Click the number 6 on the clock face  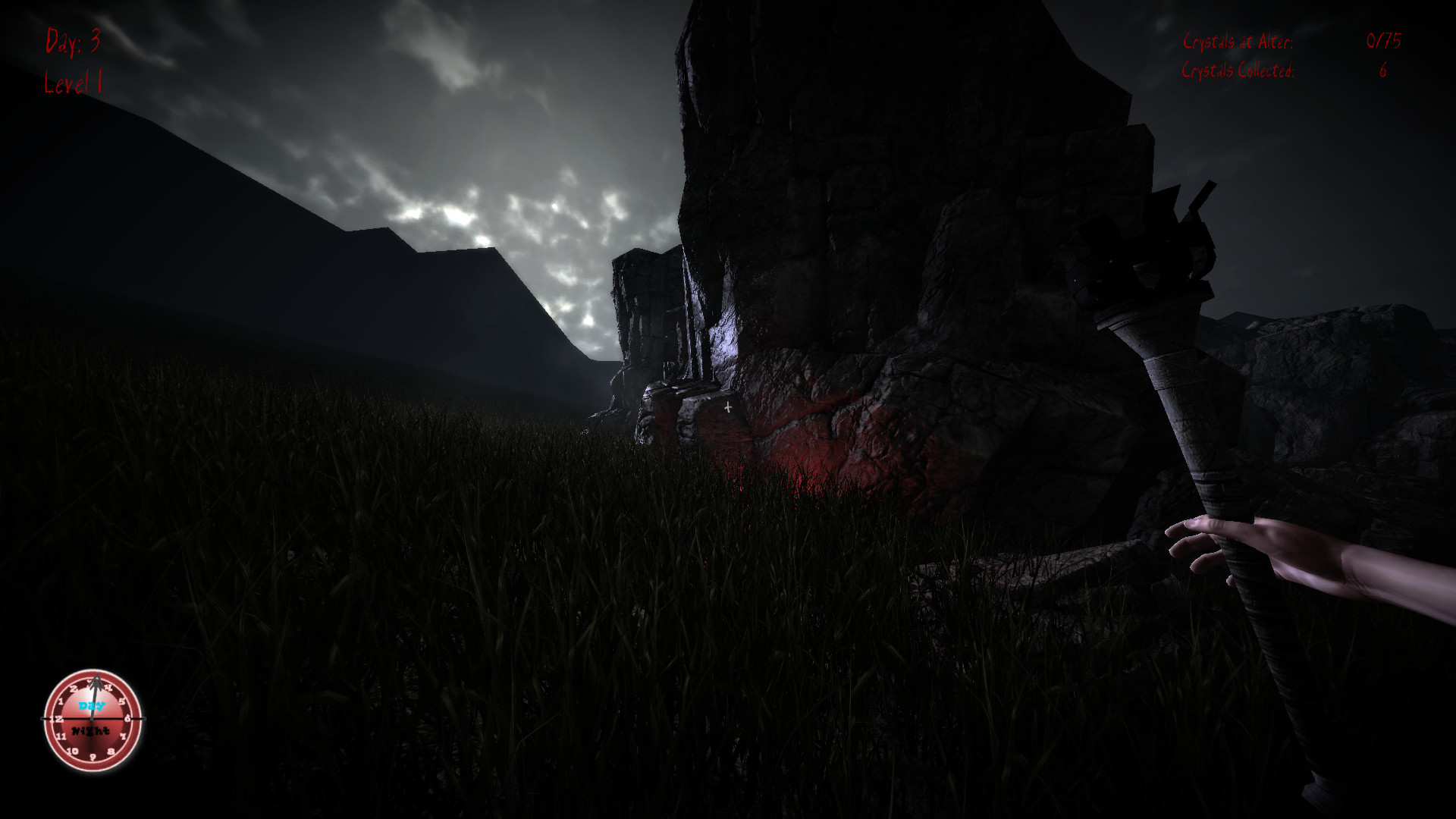(x=127, y=719)
